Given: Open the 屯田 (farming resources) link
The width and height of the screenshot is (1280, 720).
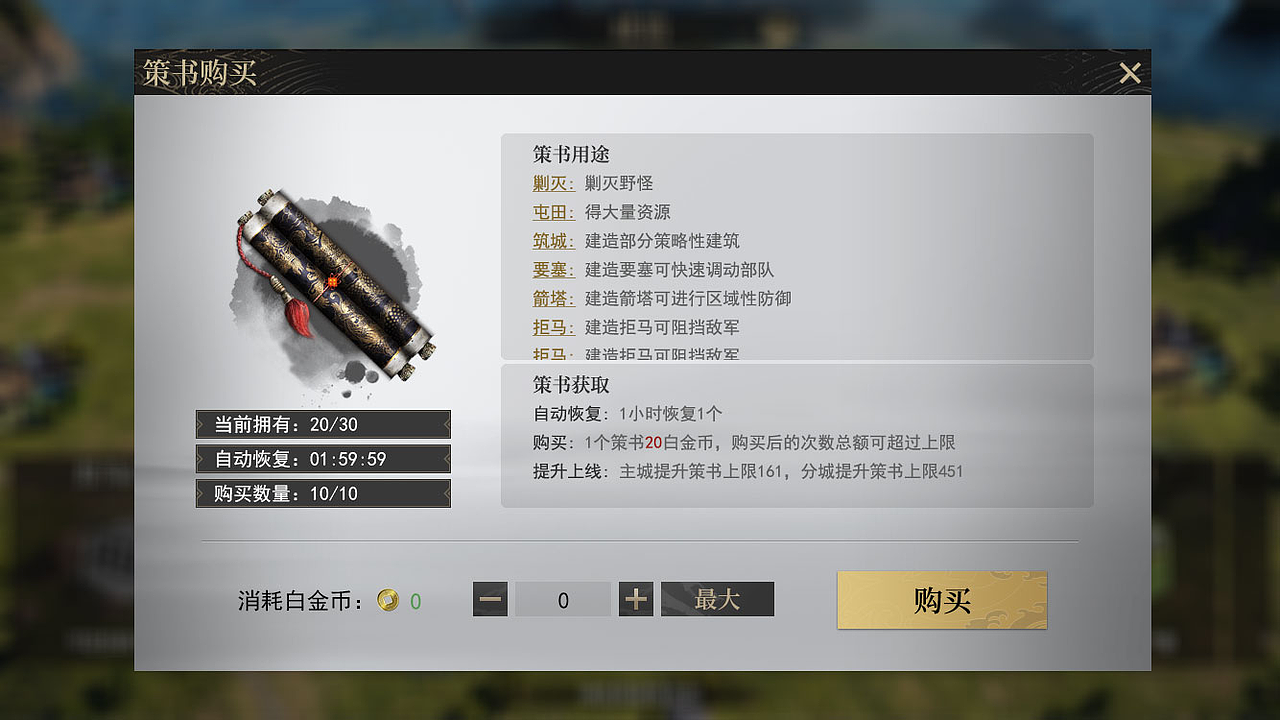Looking at the screenshot, I should 553,212.
